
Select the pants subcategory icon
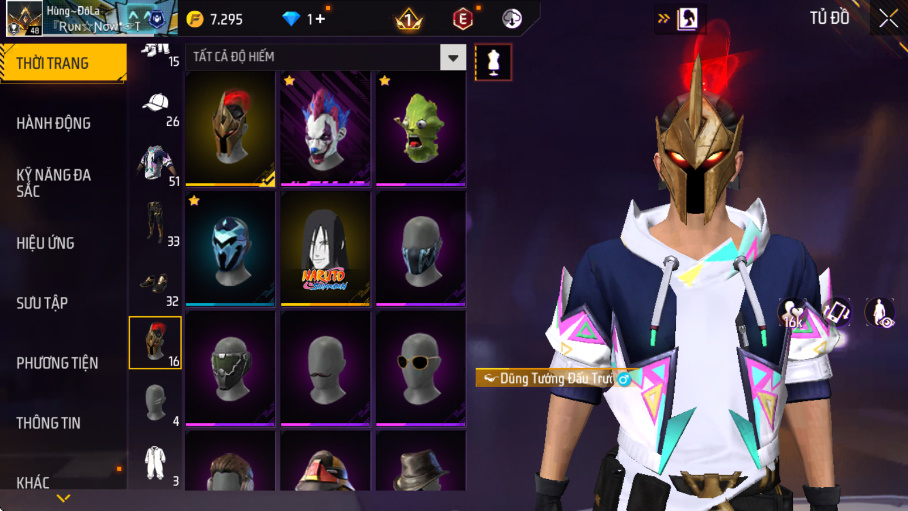(155, 224)
